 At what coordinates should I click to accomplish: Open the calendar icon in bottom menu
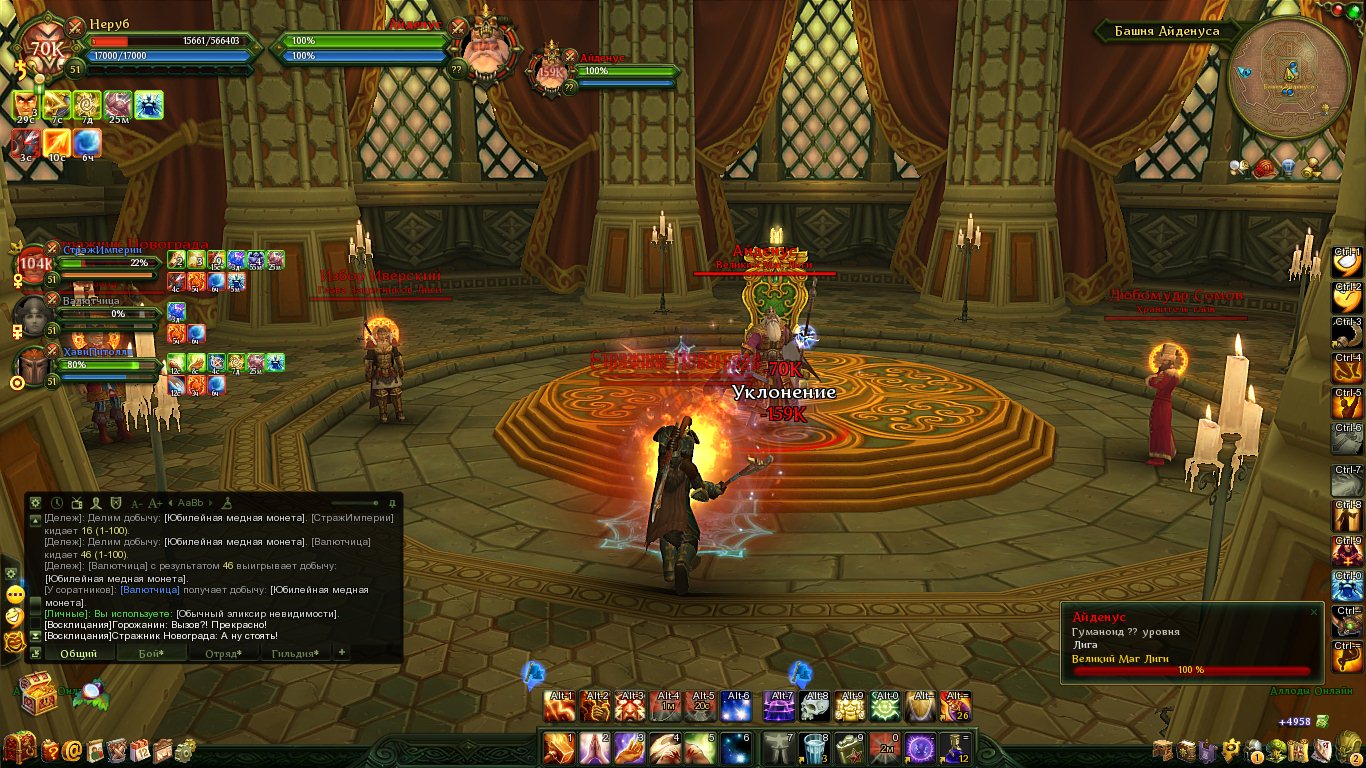(139, 749)
